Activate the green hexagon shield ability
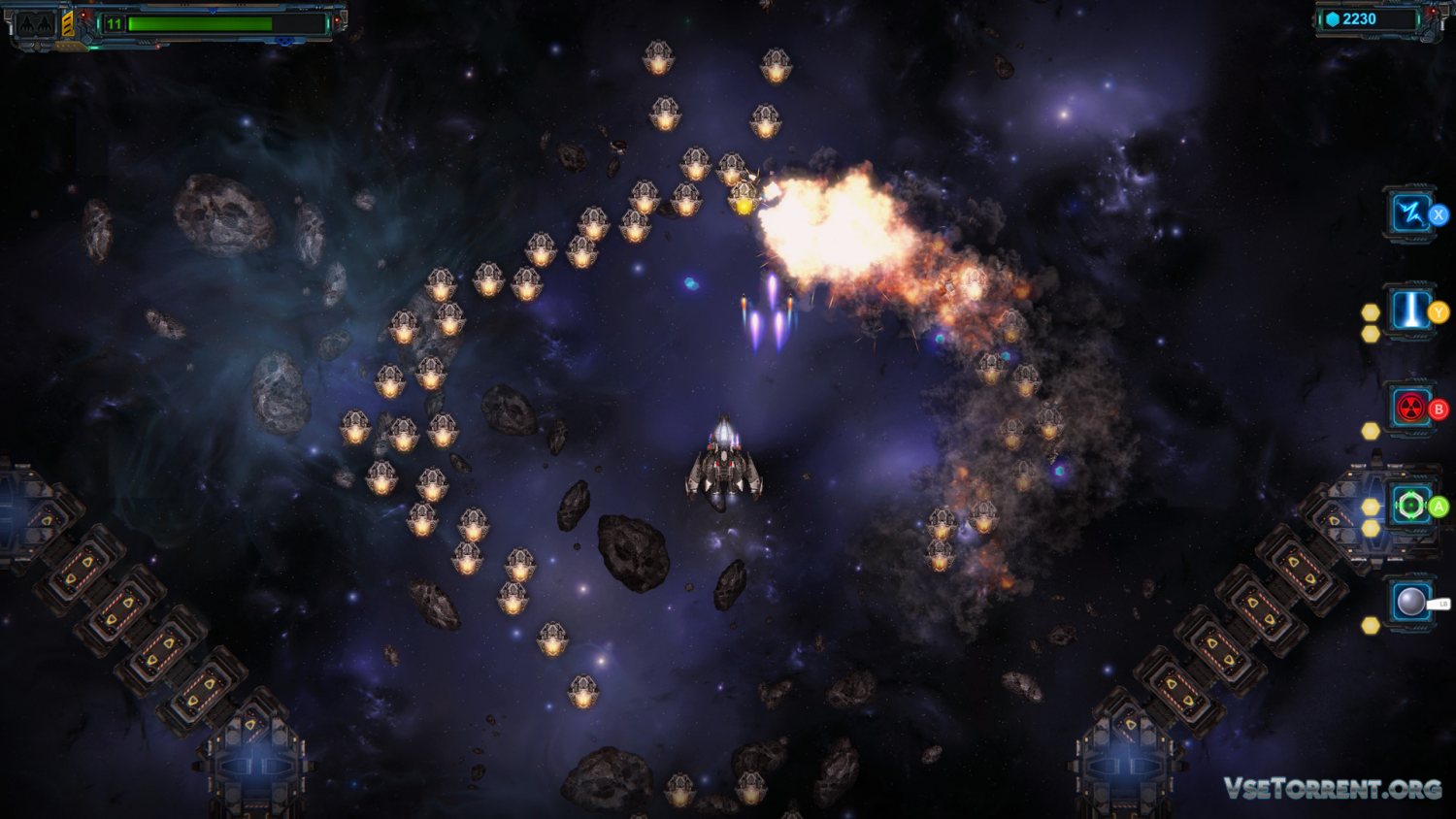The width and height of the screenshot is (1456, 819). 1410,505
